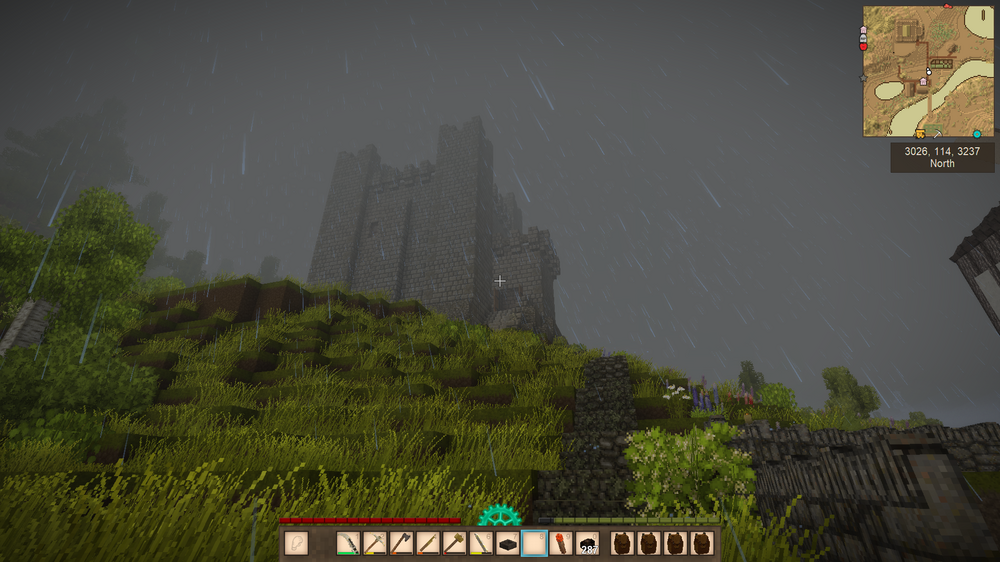Open the minimap
Viewport: 1000px width, 562px height.
click(x=929, y=71)
